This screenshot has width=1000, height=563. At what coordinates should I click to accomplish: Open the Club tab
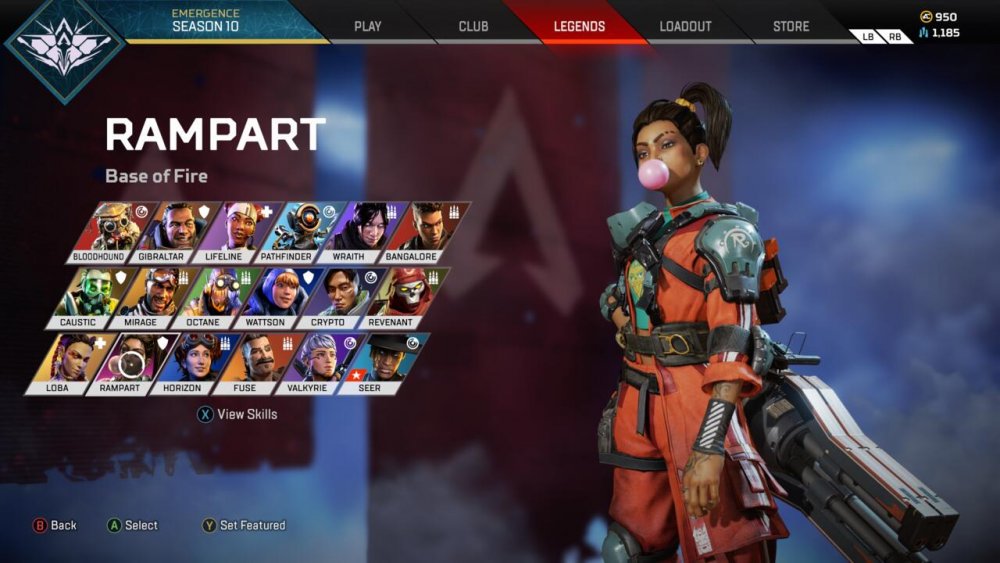coord(473,26)
